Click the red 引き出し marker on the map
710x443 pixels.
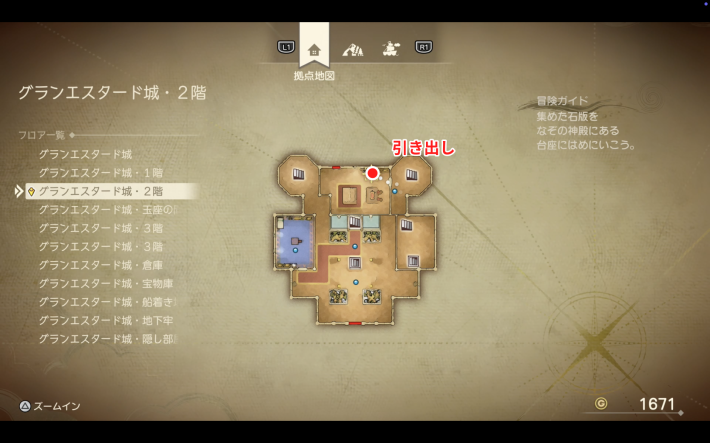pos(373,173)
